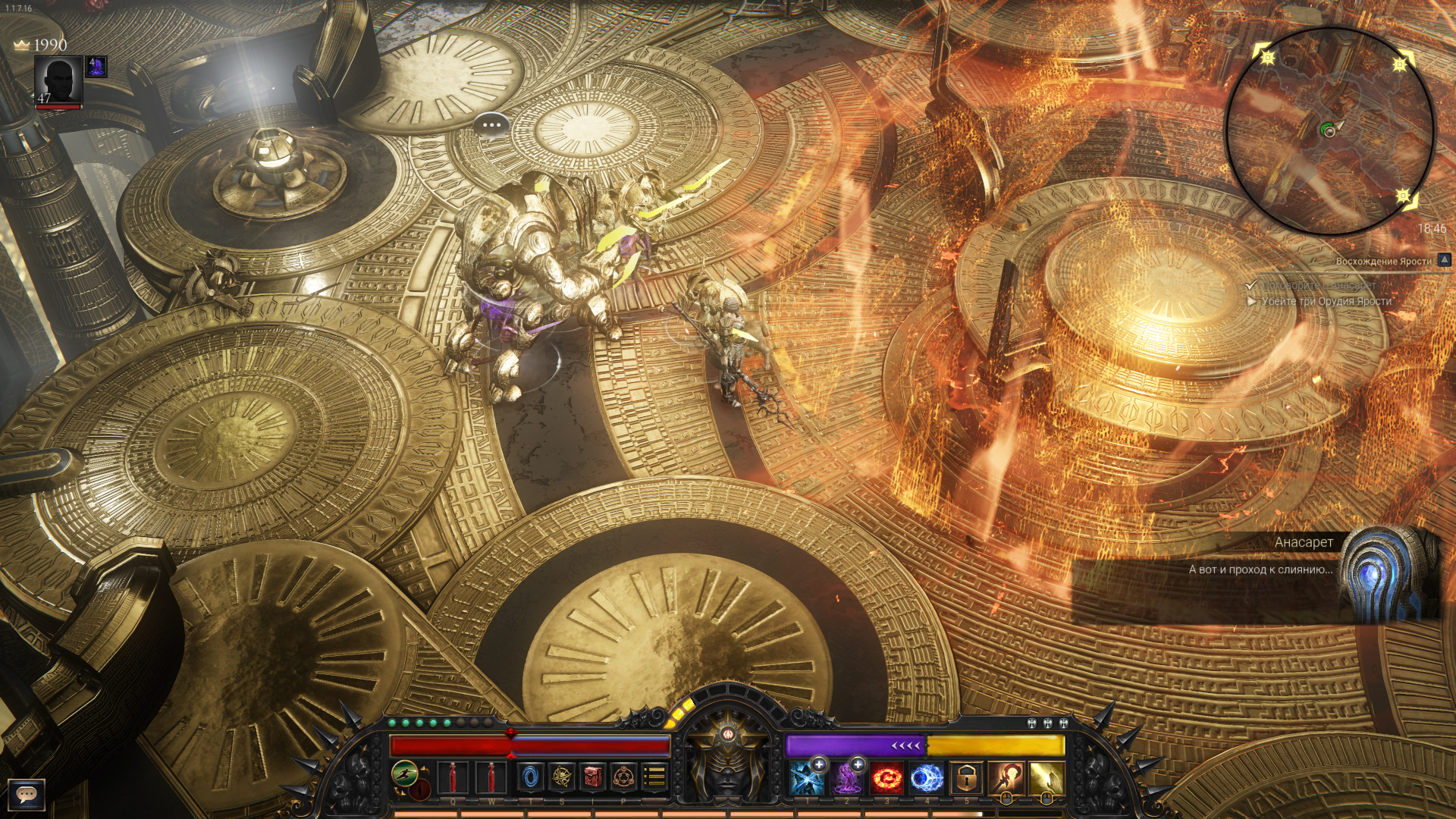Click the locked padlock skill slot

967,779
